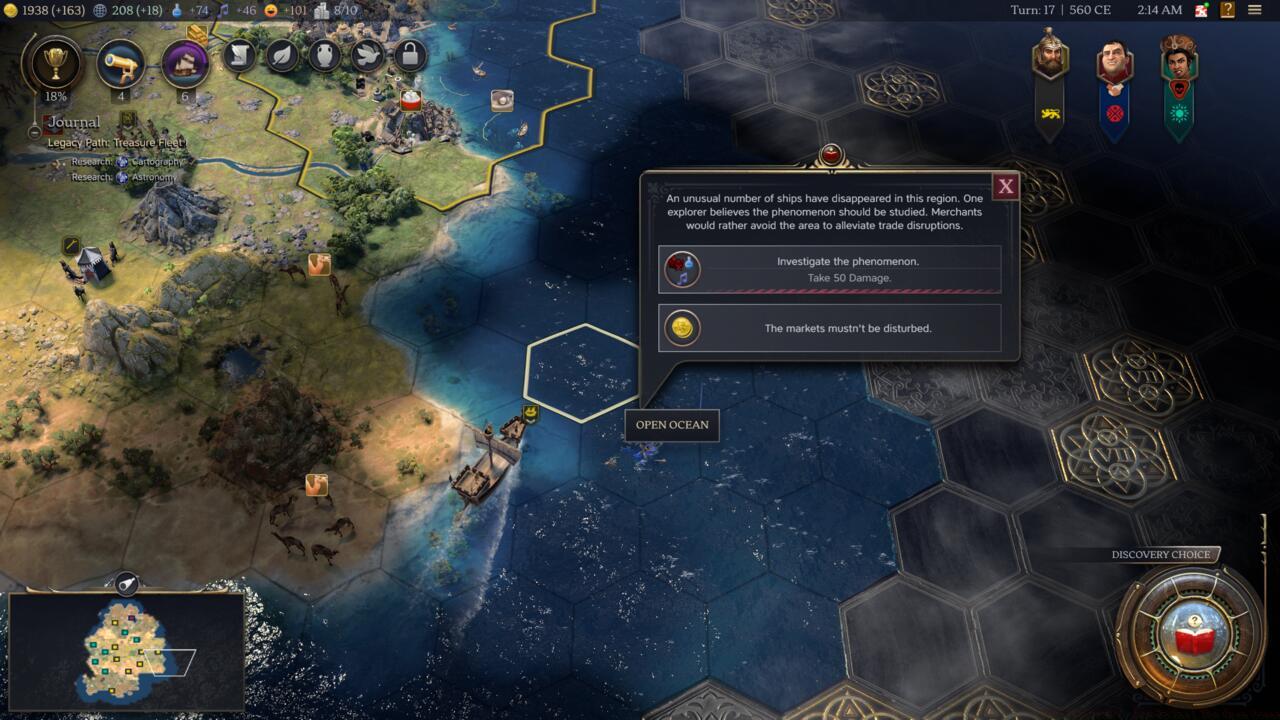The image size is (1280, 720).
Task: Open the trophy legacy path icon
Action: 57,62
